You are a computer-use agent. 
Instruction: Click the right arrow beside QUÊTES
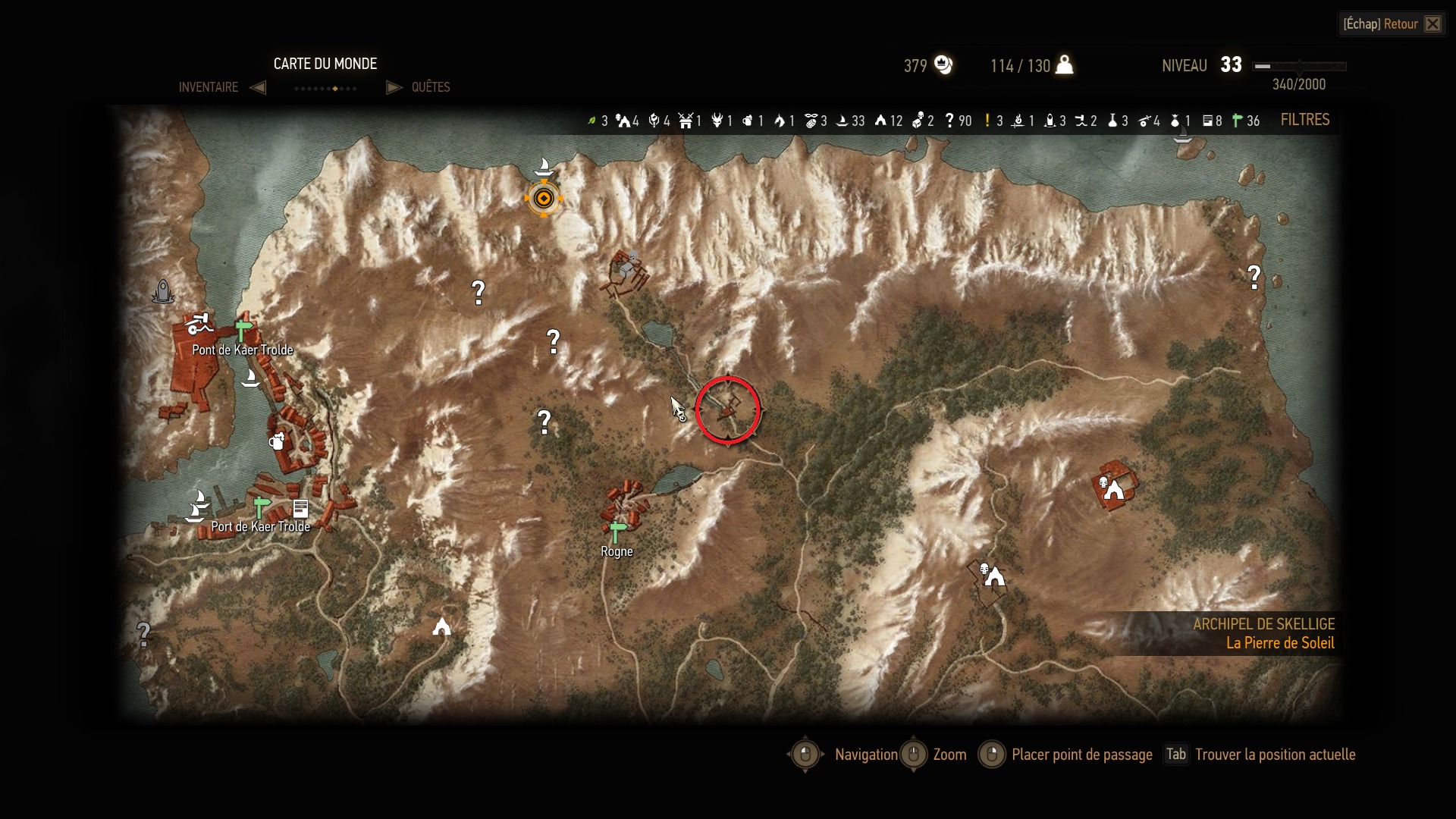point(394,87)
